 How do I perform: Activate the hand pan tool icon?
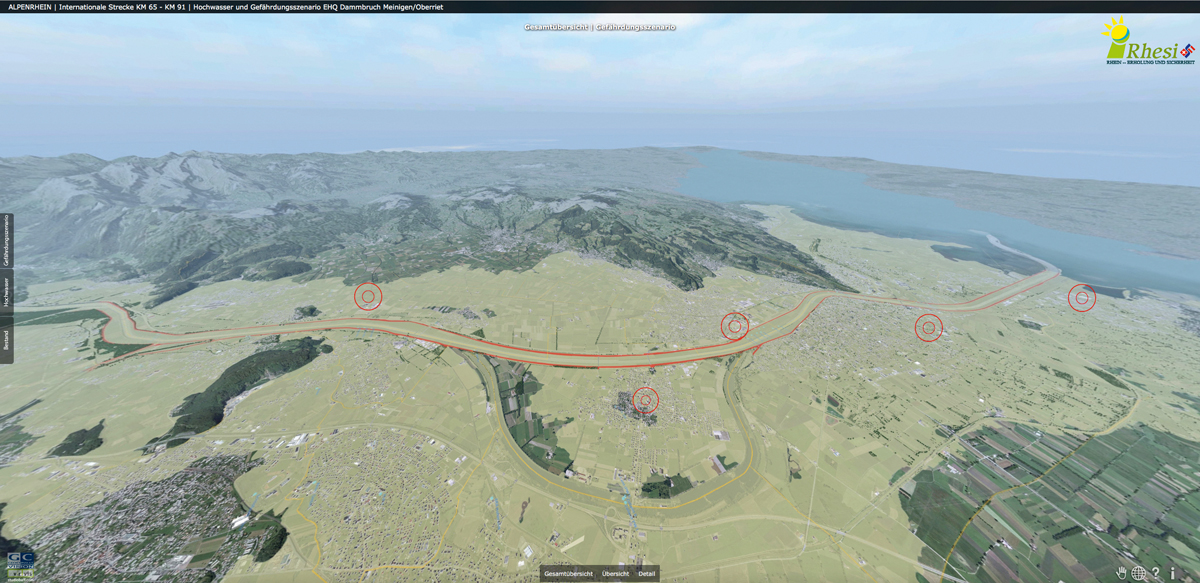(x=1122, y=573)
